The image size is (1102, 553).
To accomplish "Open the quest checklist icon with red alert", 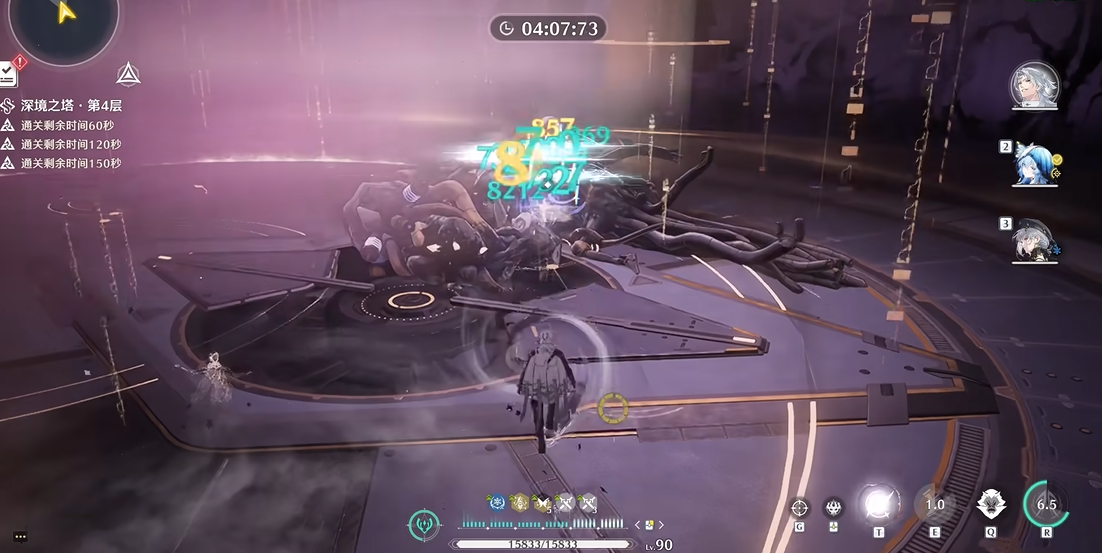I will 9,72.
